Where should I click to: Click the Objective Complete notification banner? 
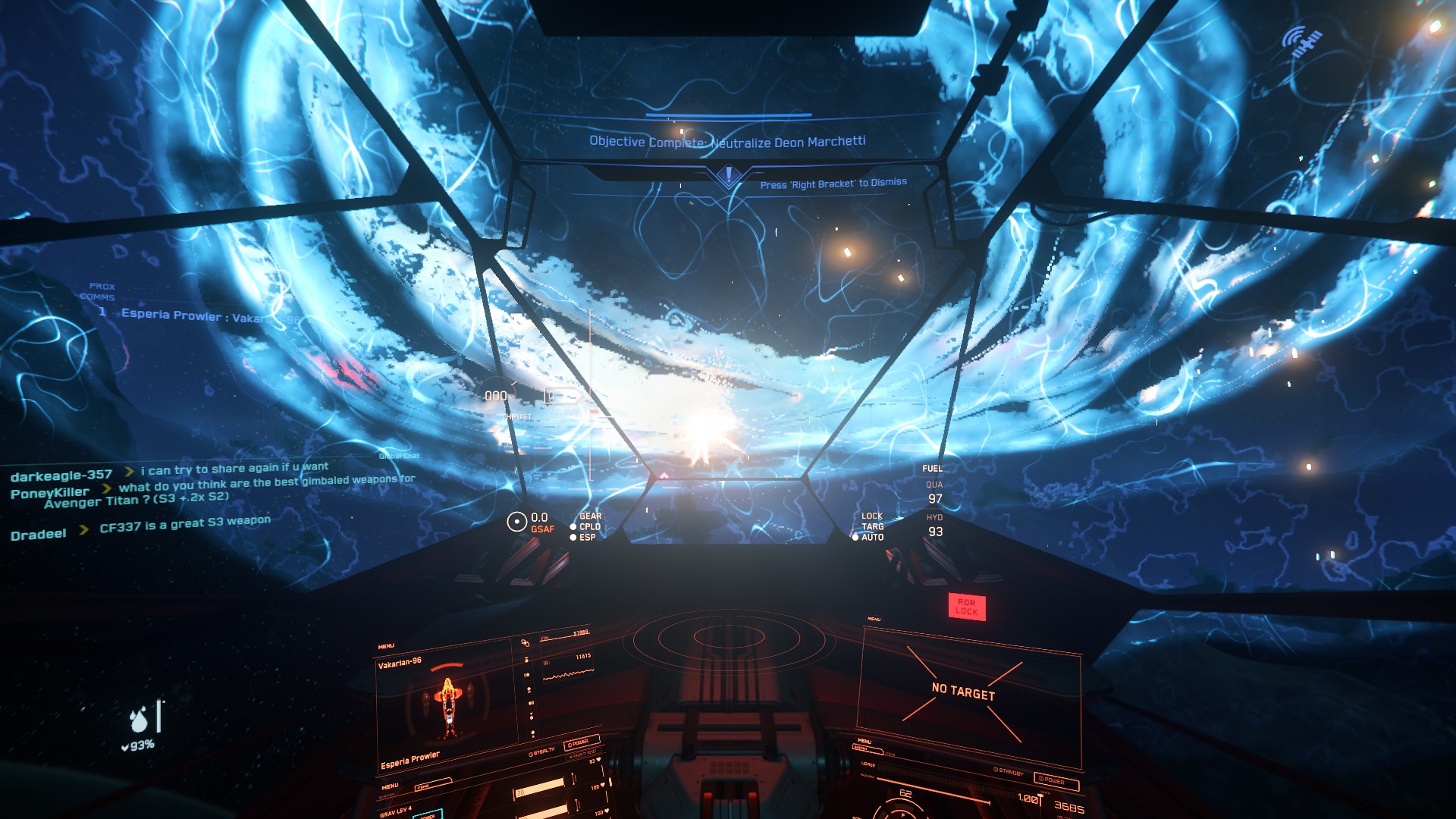(x=727, y=141)
